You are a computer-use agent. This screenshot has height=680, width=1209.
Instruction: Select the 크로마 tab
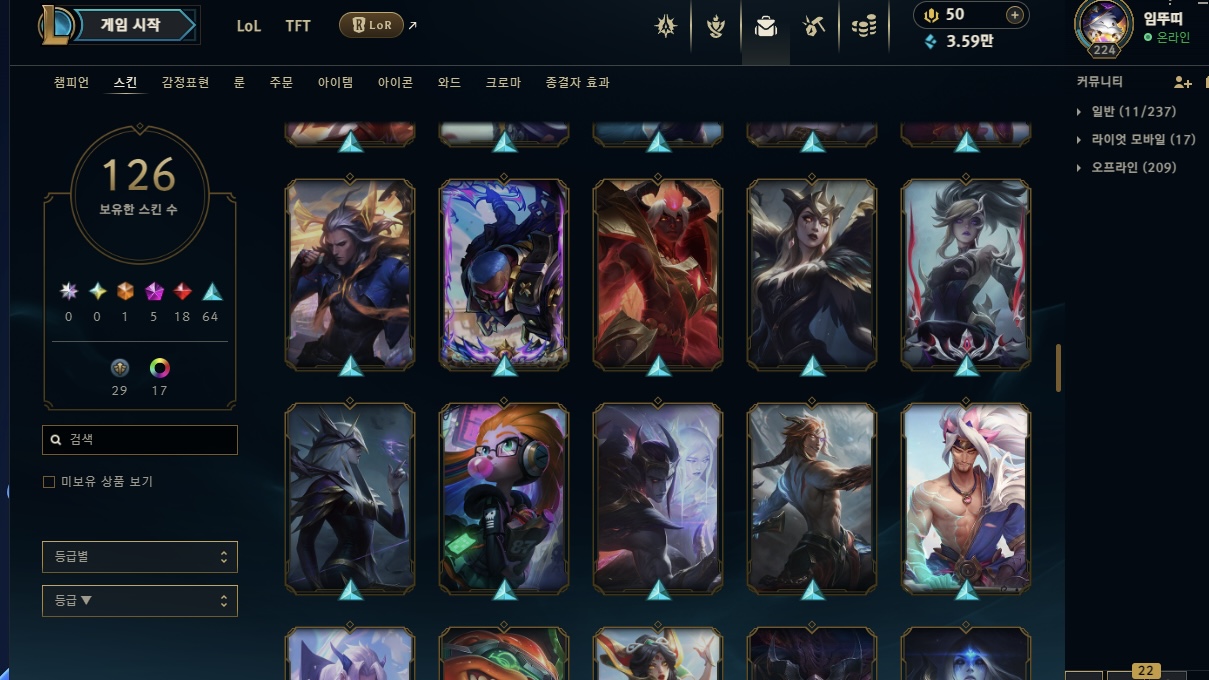(503, 83)
